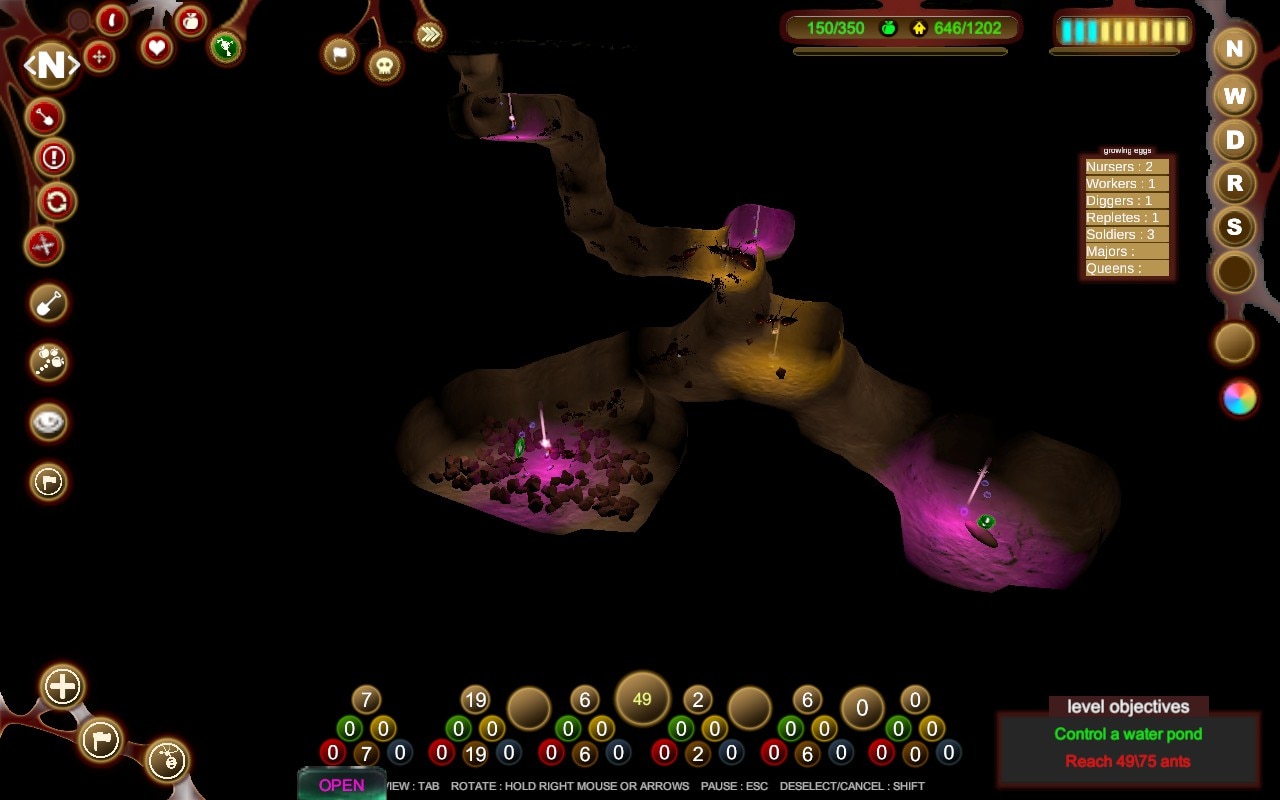Open the rainbow color wheel
1280x800 pixels.
(x=1239, y=398)
